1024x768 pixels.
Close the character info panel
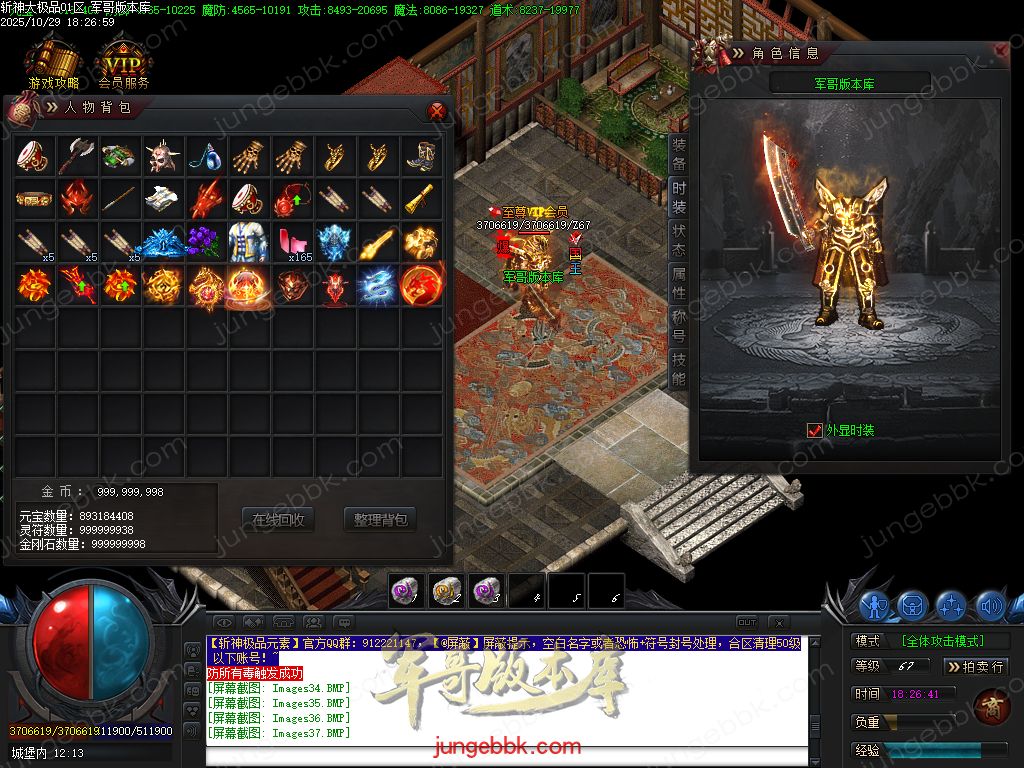(1001, 50)
